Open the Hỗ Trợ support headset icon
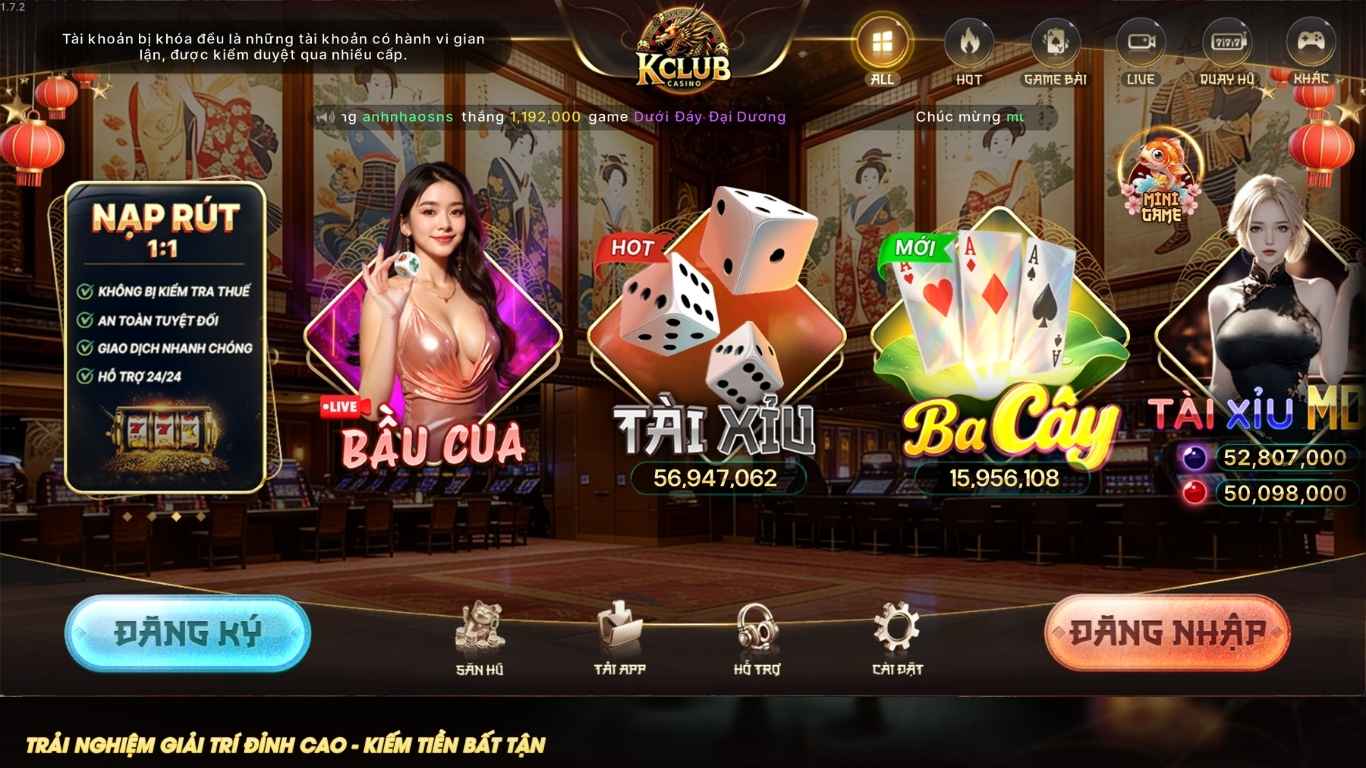This screenshot has width=1366, height=768. tap(755, 630)
